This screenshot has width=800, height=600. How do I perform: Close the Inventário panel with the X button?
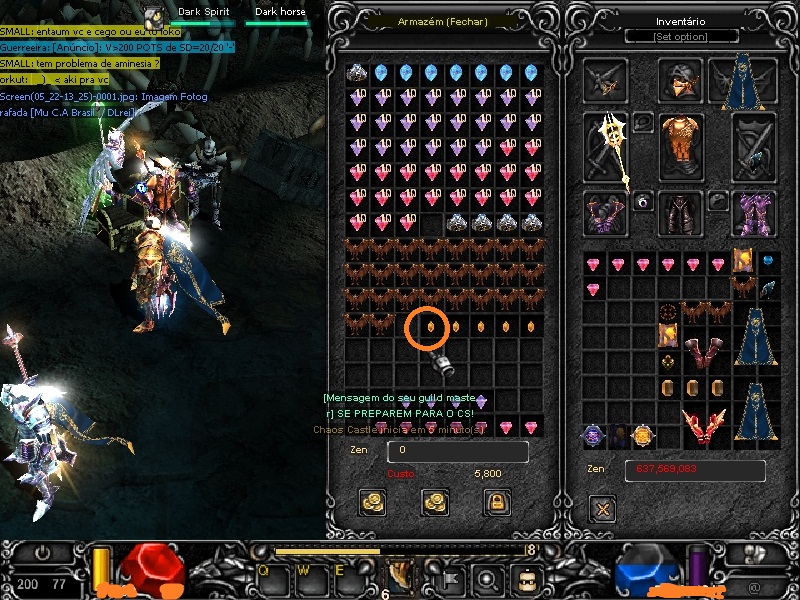602,510
